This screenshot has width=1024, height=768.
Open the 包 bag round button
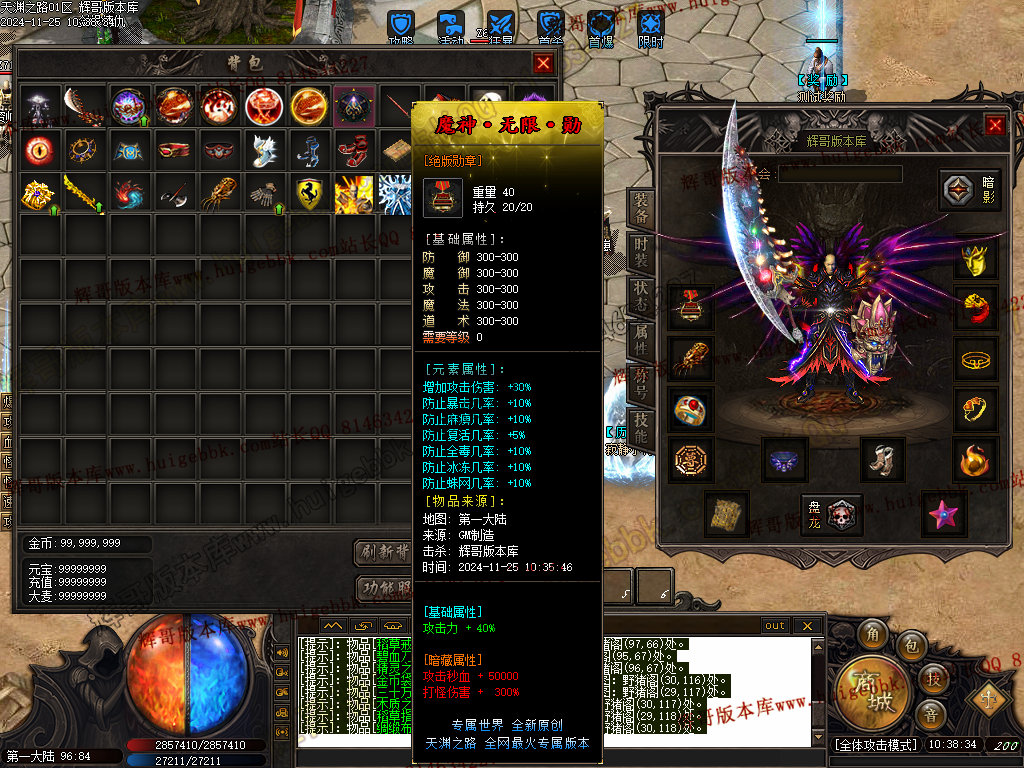click(x=912, y=646)
